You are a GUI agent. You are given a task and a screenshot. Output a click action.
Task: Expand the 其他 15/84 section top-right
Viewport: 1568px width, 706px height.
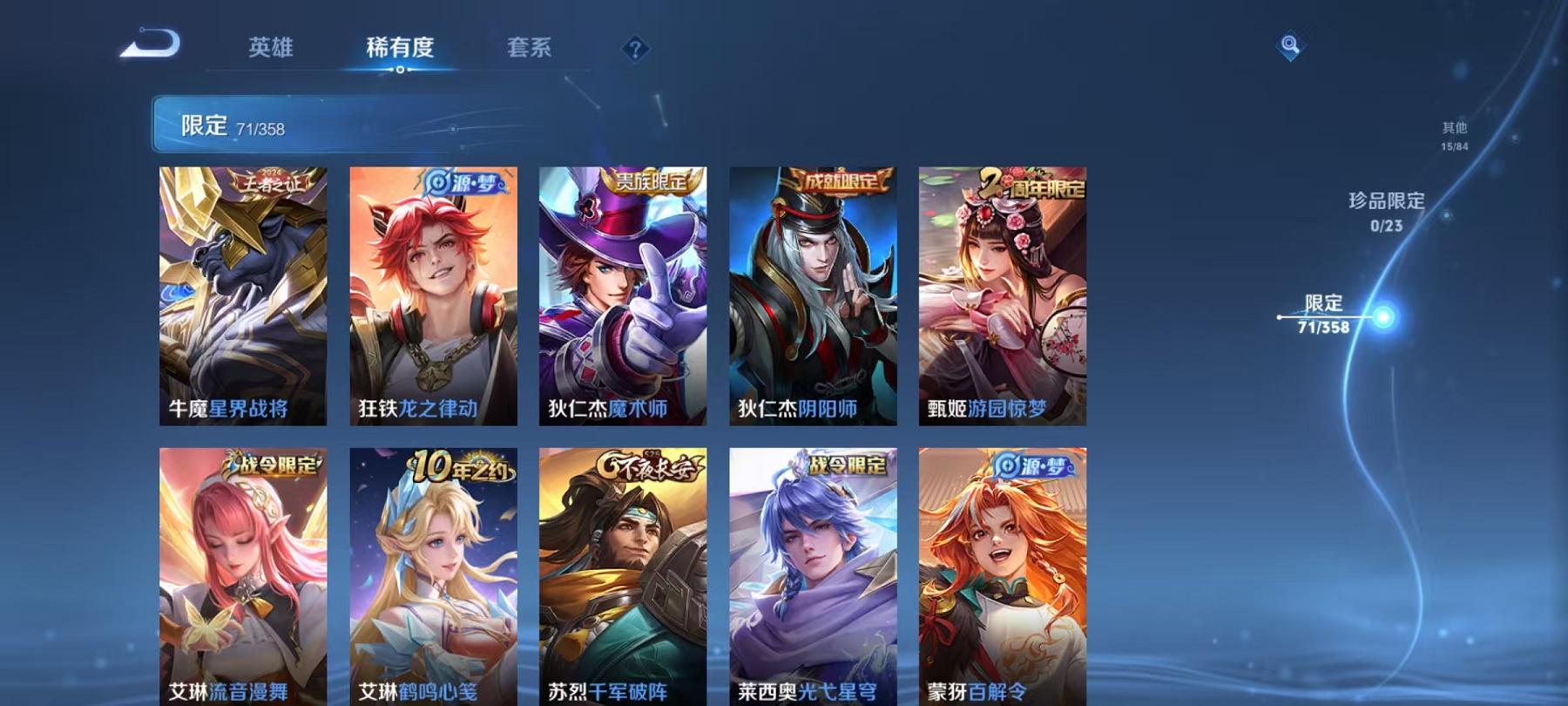pos(1453,135)
